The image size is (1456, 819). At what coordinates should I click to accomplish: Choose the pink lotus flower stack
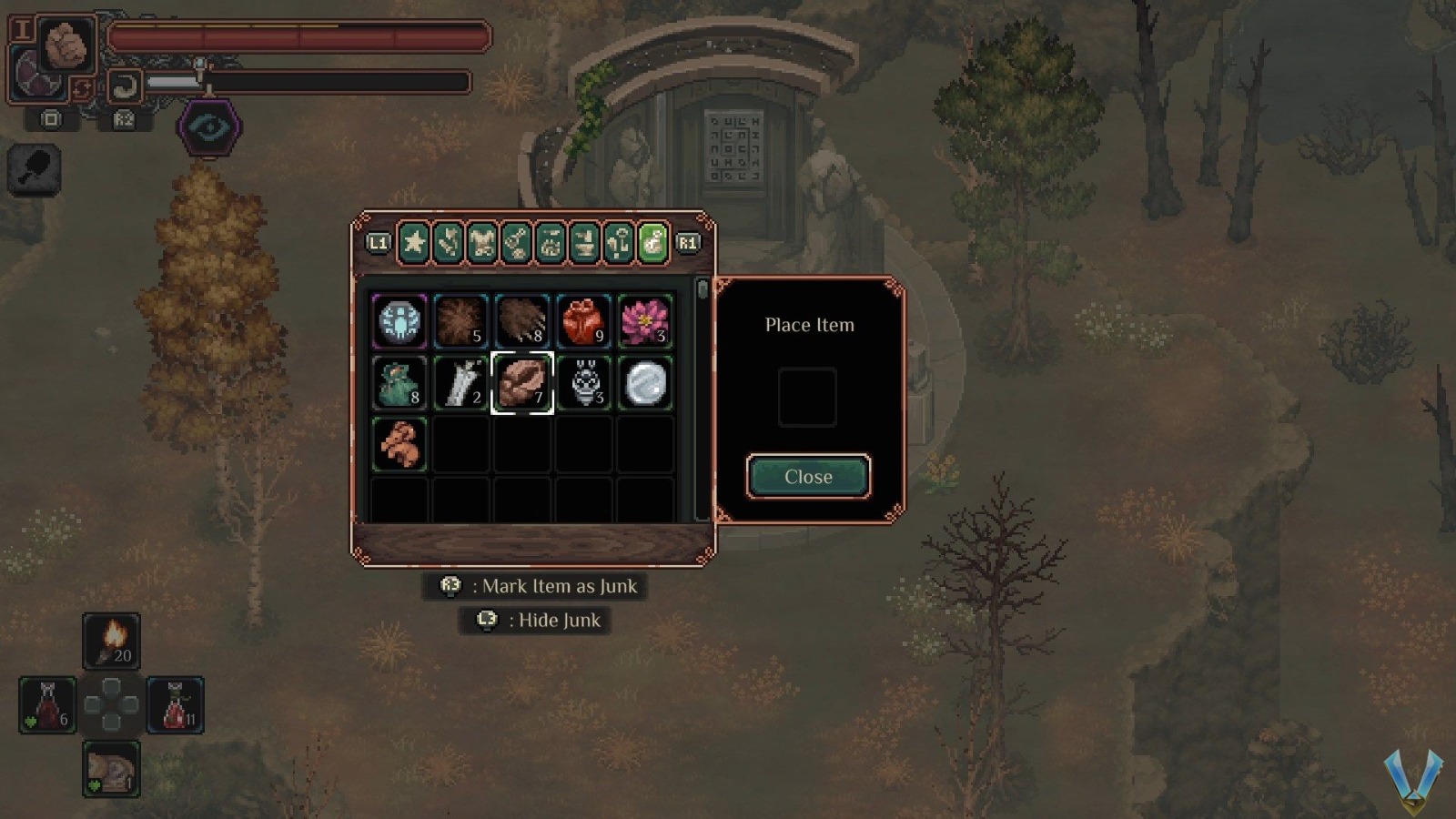coord(645,321)
